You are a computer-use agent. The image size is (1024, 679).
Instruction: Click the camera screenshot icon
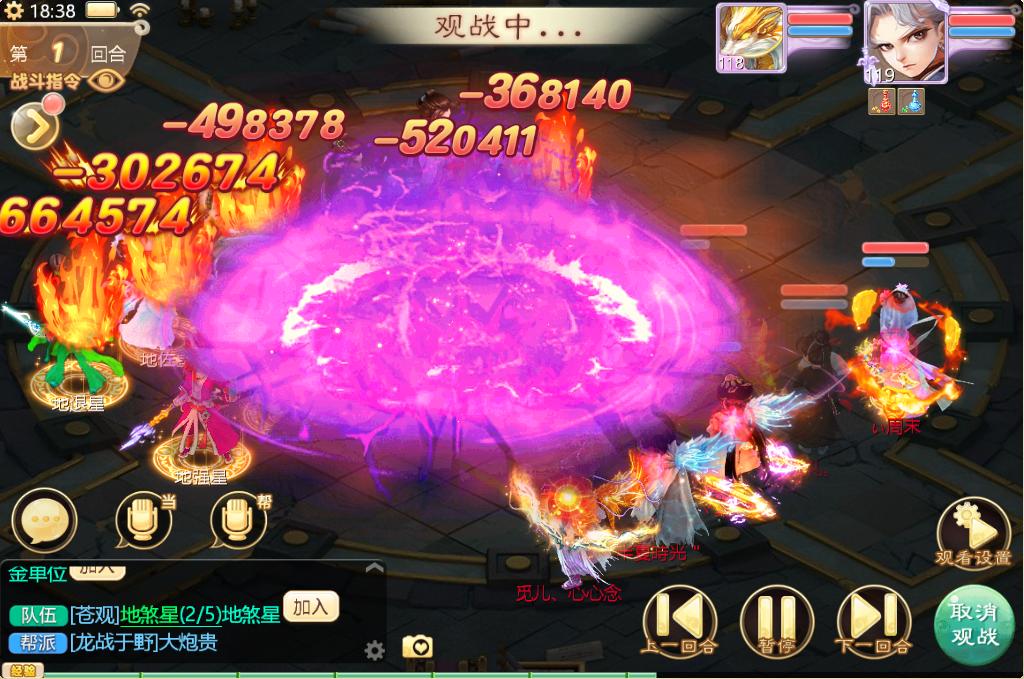coord(417,647)
